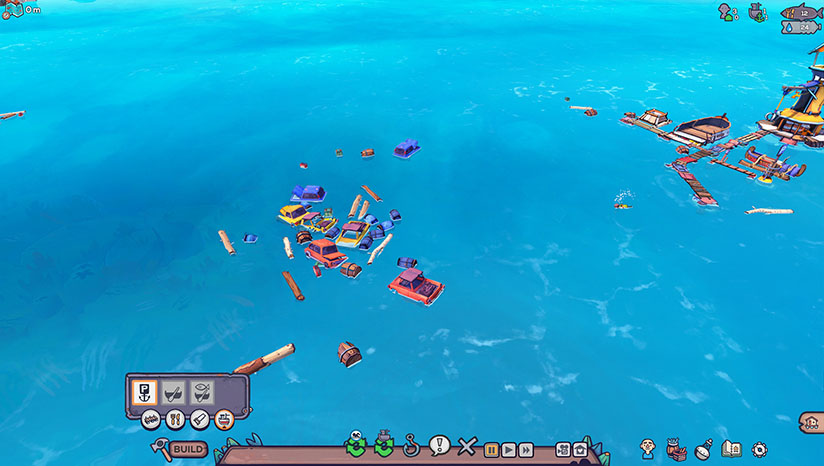Click the boat recycle icon with fish

coord(355,445)
